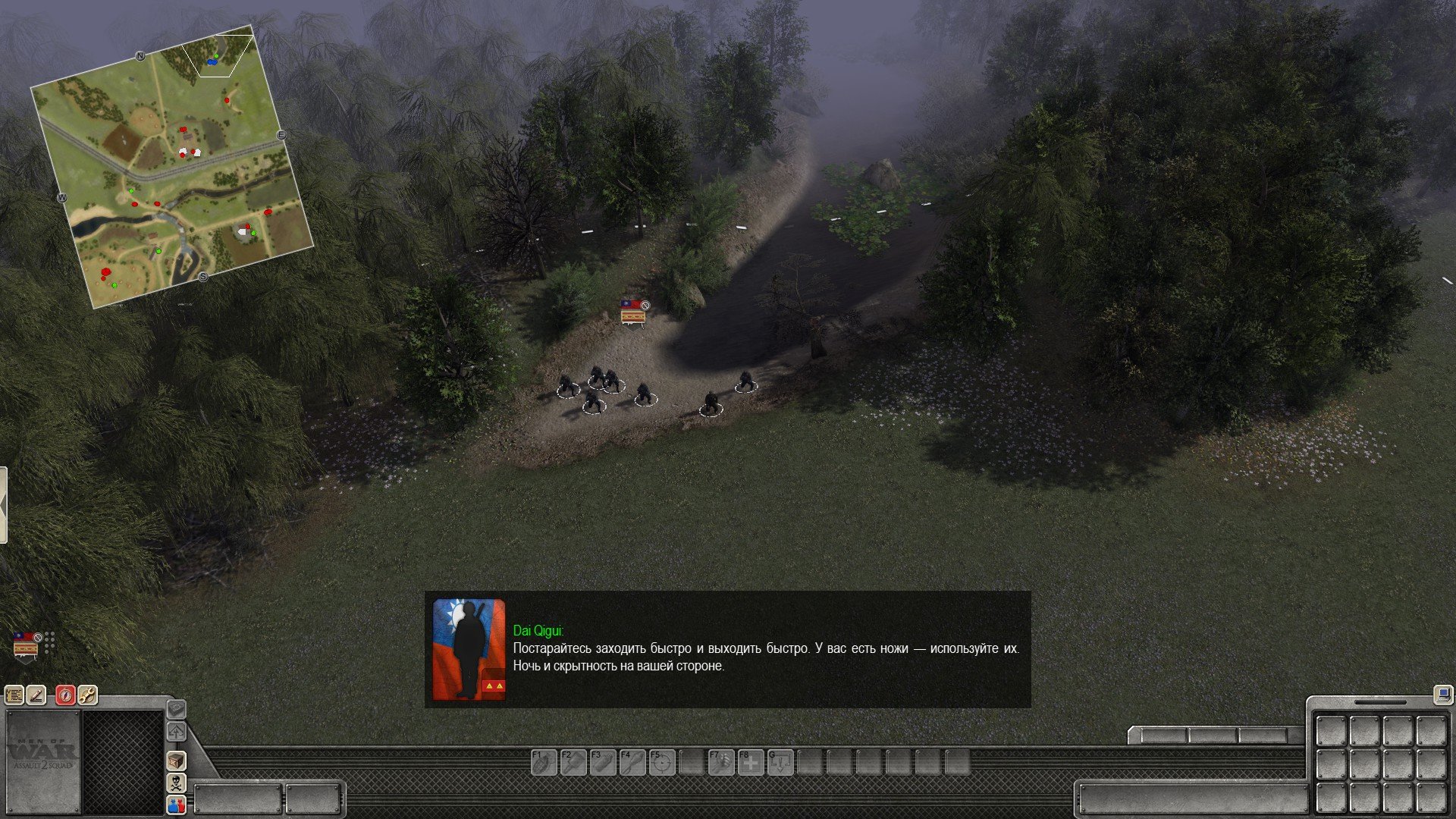This screenshot has height=819, width=1456.
Task: Select the F2 stick grenade action
Action: tap(573, 762)
